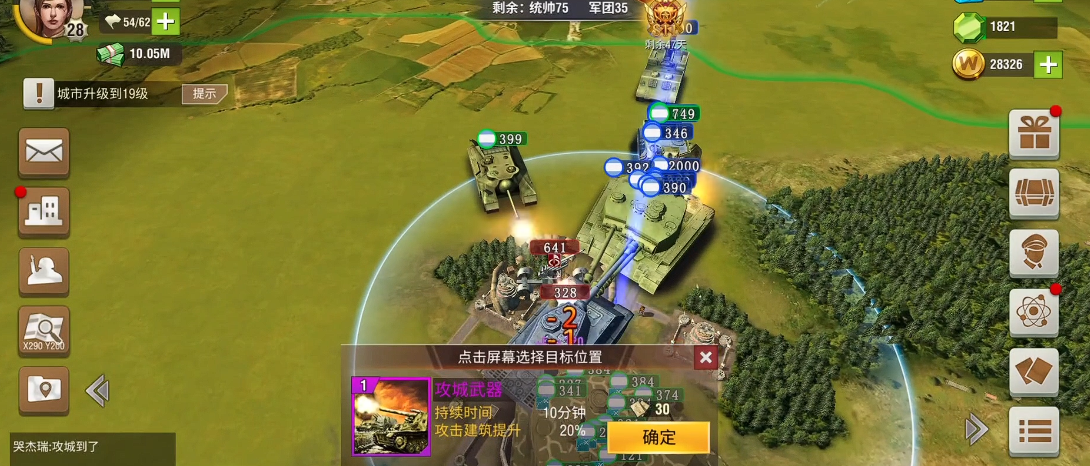Add stamina with the green plus

pyautogui.click(x=166, y=21)
